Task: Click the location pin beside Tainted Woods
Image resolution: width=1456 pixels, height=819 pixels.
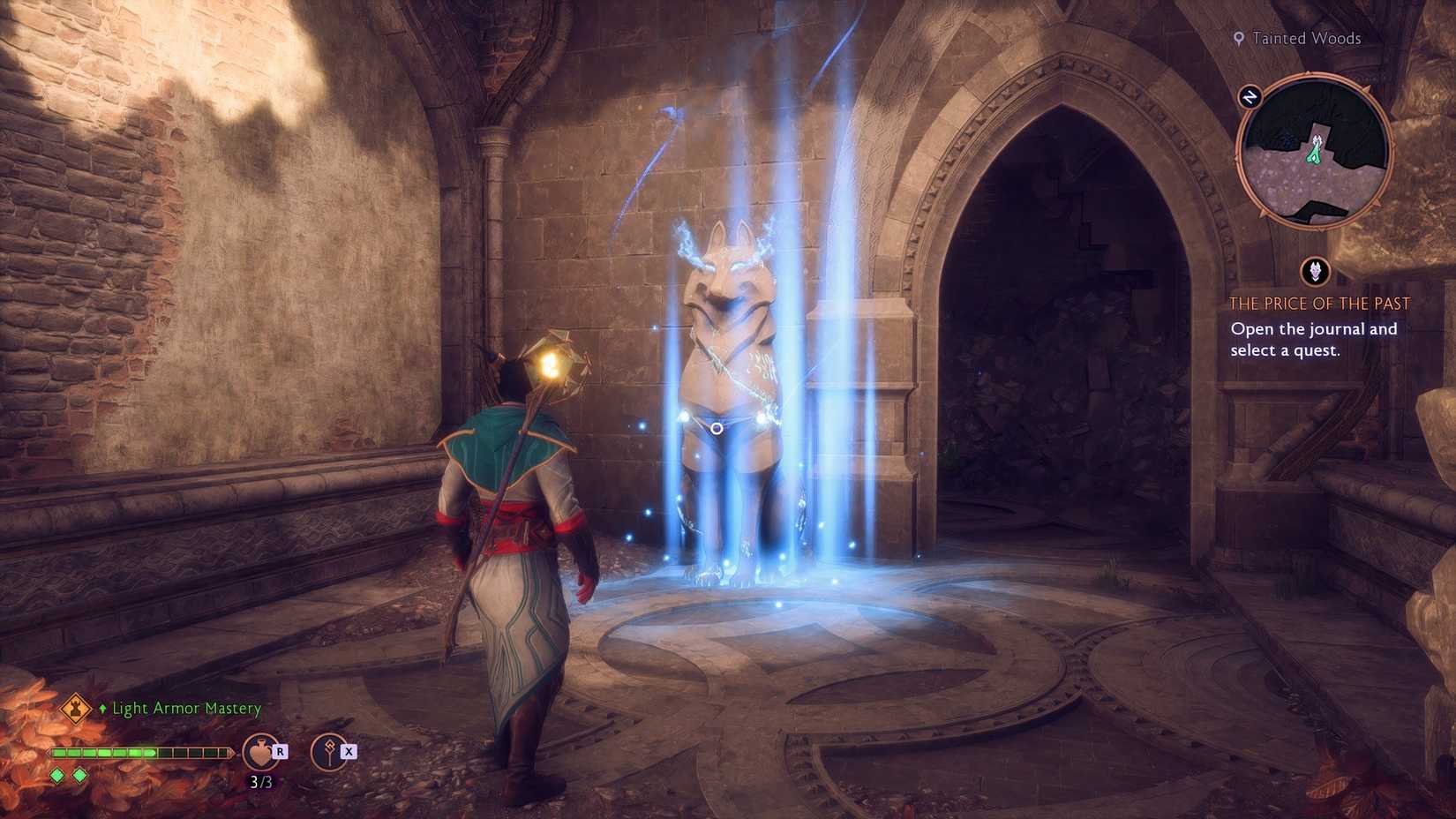Action: click(x=1239, y=38)
